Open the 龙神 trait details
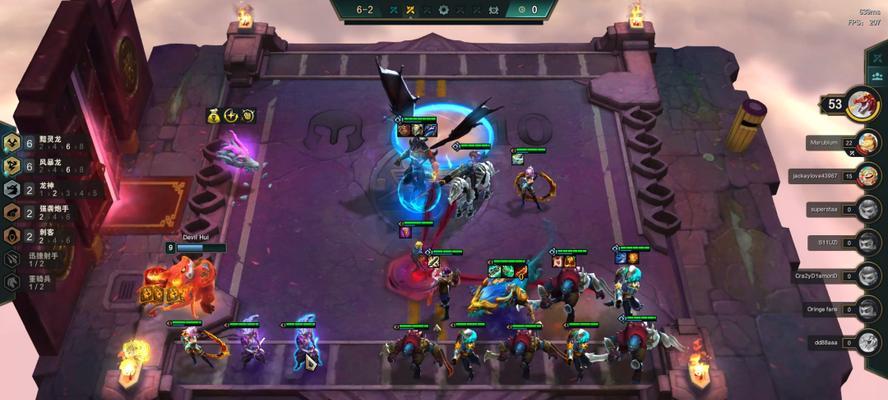The width and height of the screenshot is (888, 400). (x=40, y=187)
